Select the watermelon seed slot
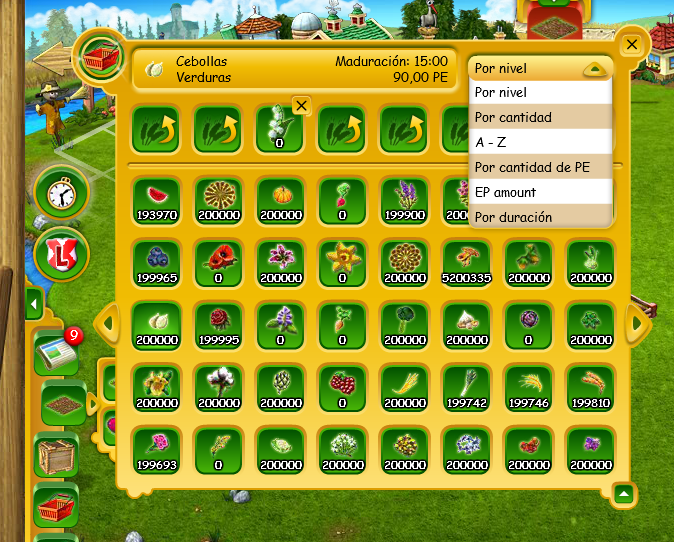This screenshot has height=542, width=674. (156, 198)
